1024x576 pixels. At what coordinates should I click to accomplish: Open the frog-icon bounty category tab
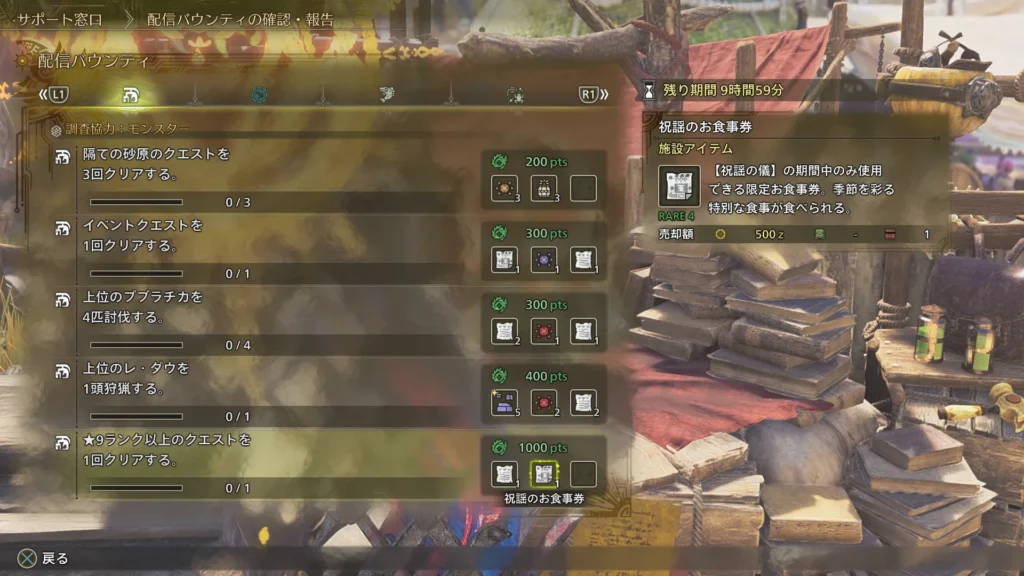tap(516, 96)
